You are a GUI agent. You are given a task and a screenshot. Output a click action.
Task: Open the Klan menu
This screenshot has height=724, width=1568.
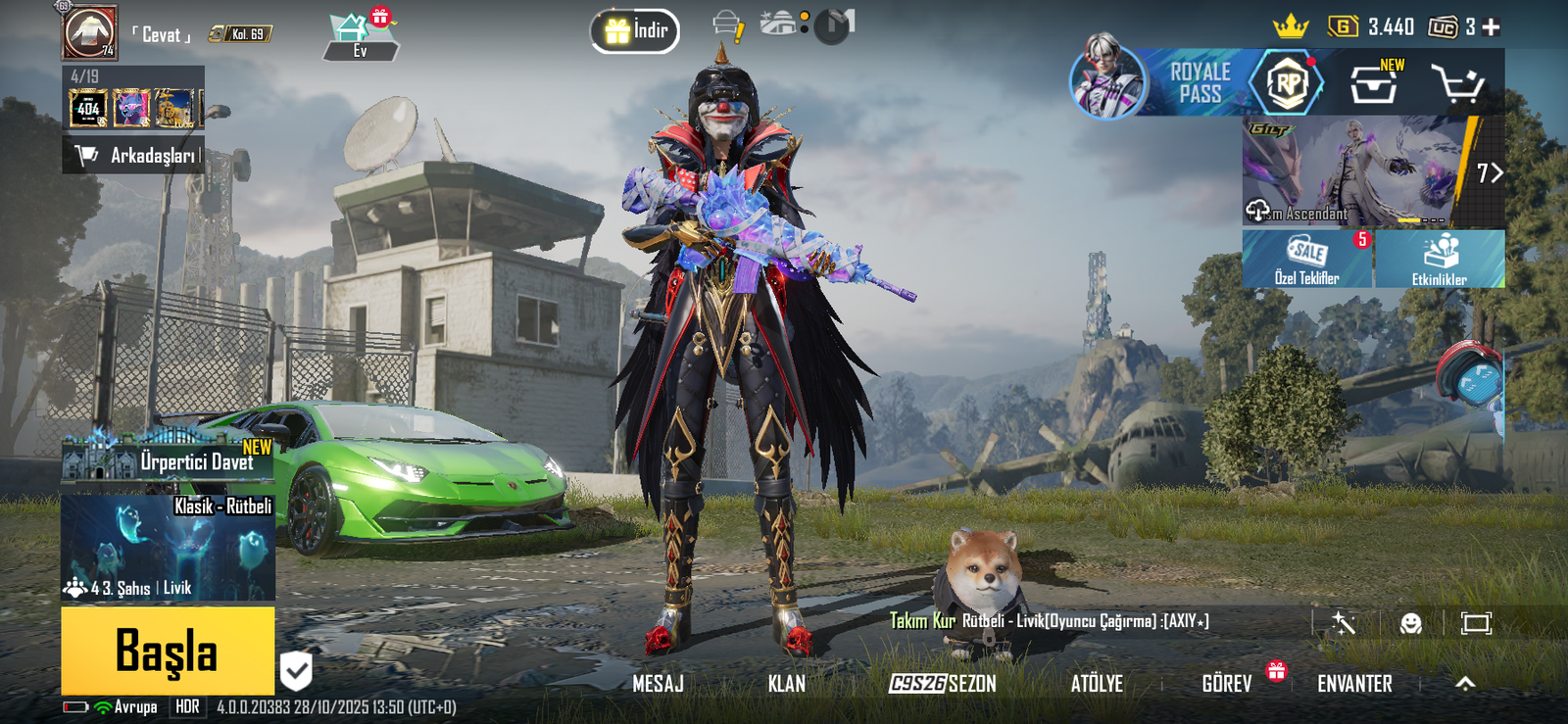pyautogui.click(x=786, y=684)
